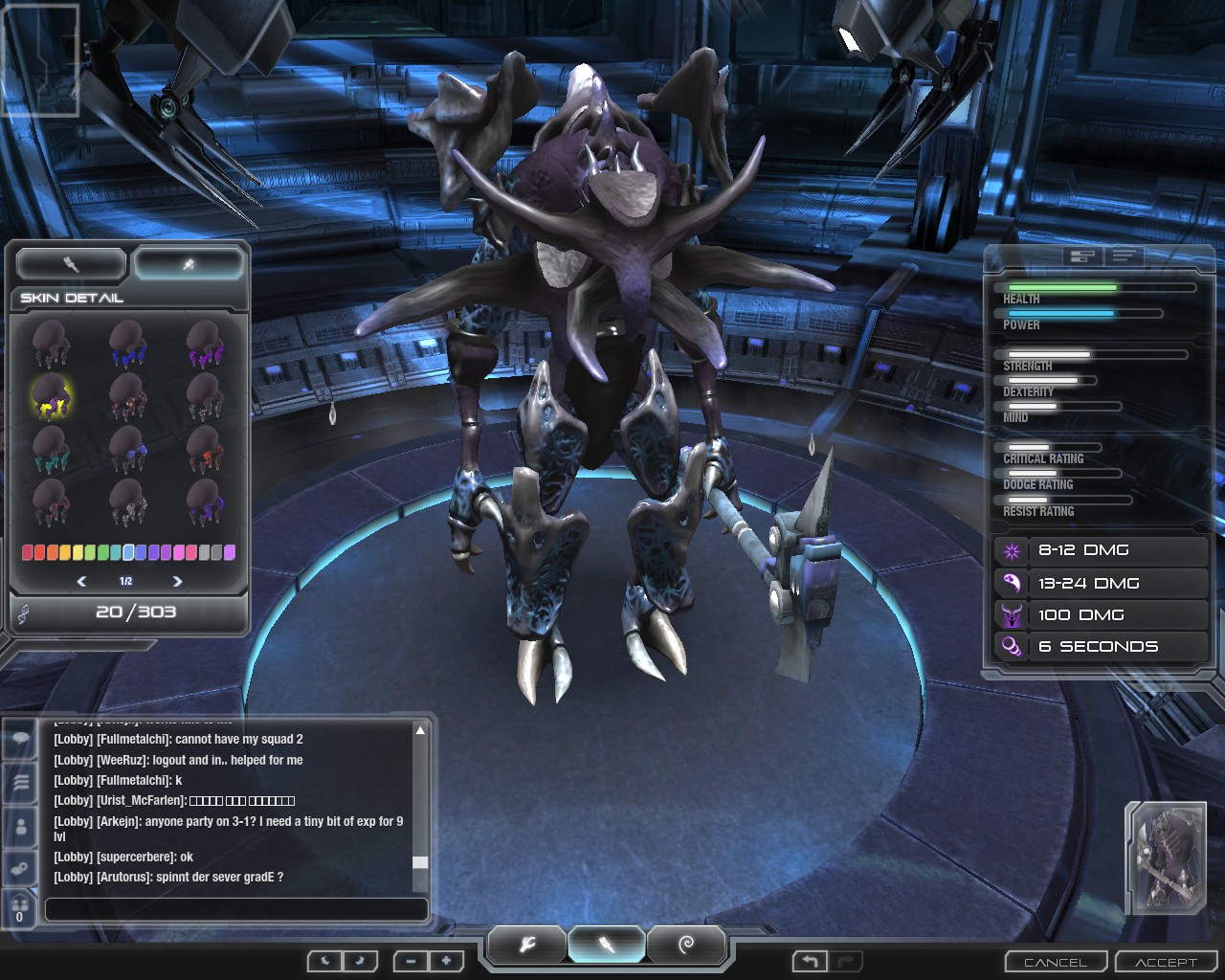Viewport: 1225px width, 980px height.
Task: Select the brush skin-painting tool icon
Action: pos(606,946)
